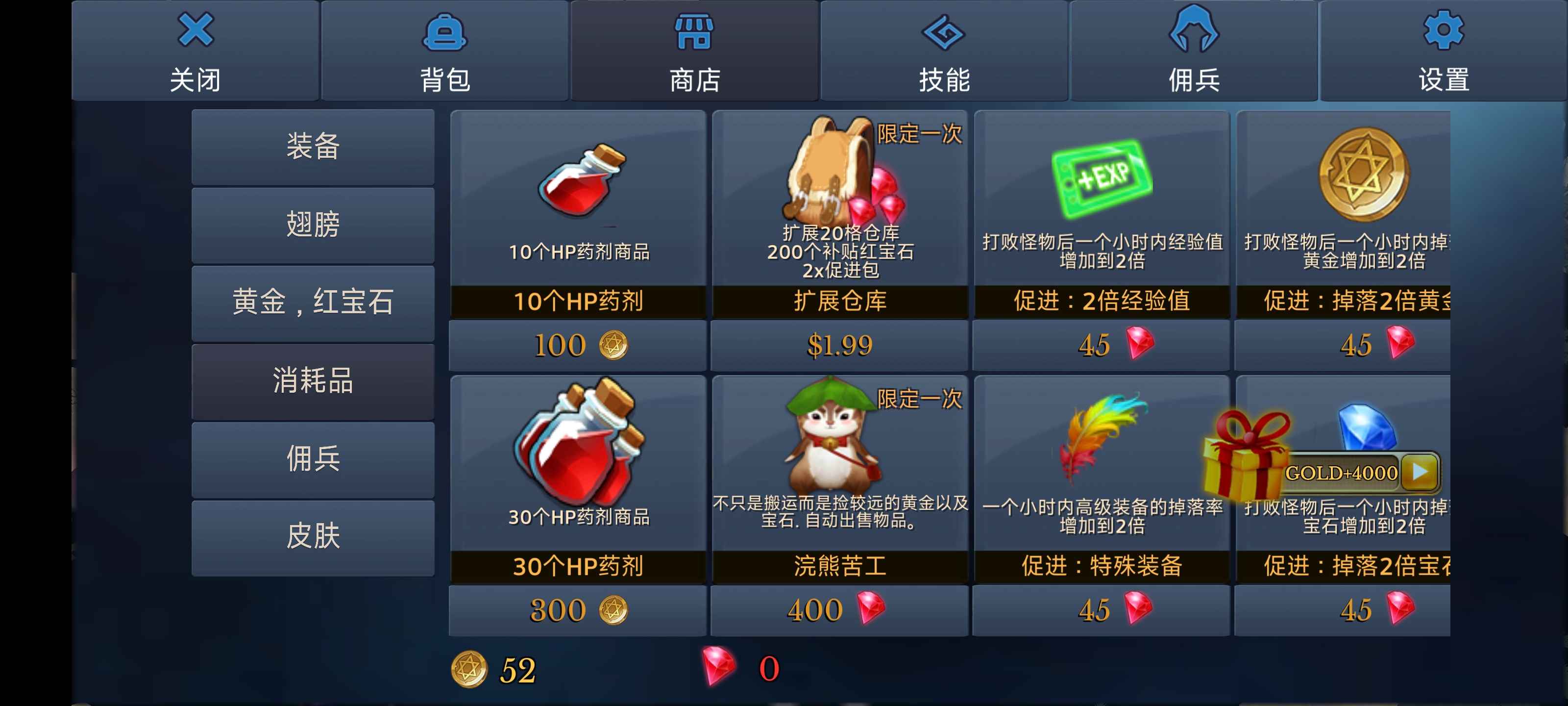
Task: Buy the 特殊装备 rainbow feather boost
Action: point(1101,610)
